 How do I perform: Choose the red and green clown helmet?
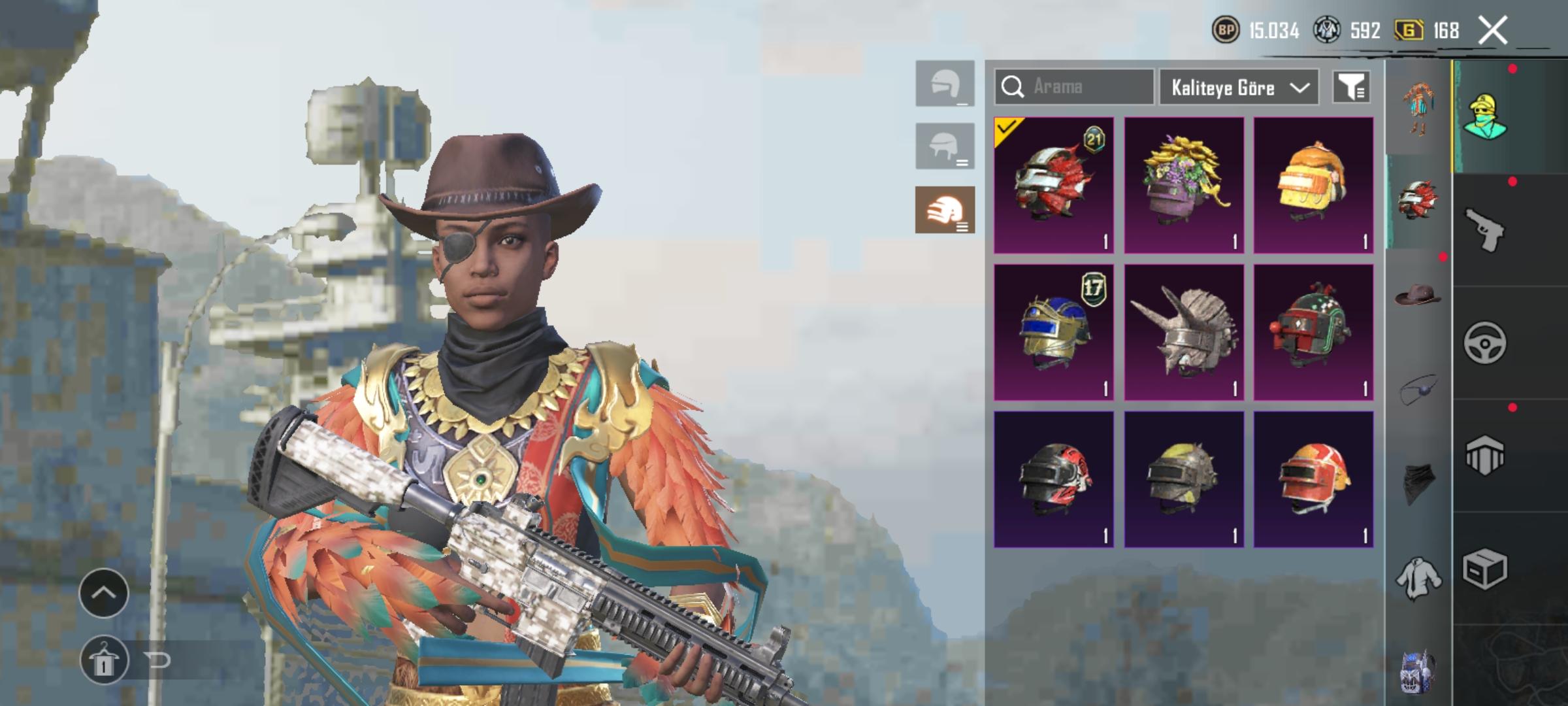click(1313, 332)
